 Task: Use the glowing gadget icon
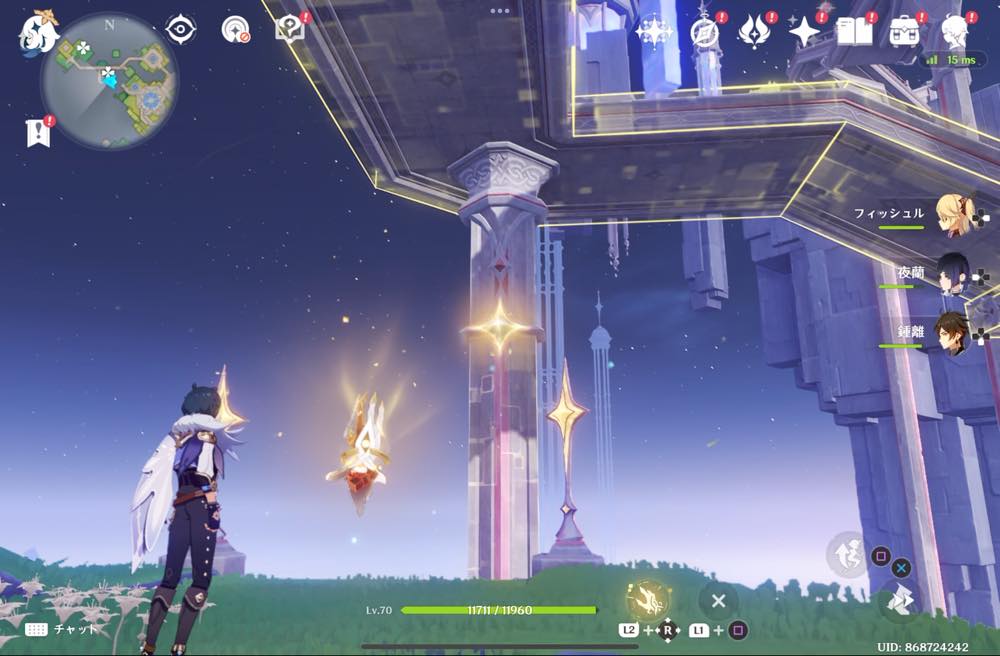647,600
